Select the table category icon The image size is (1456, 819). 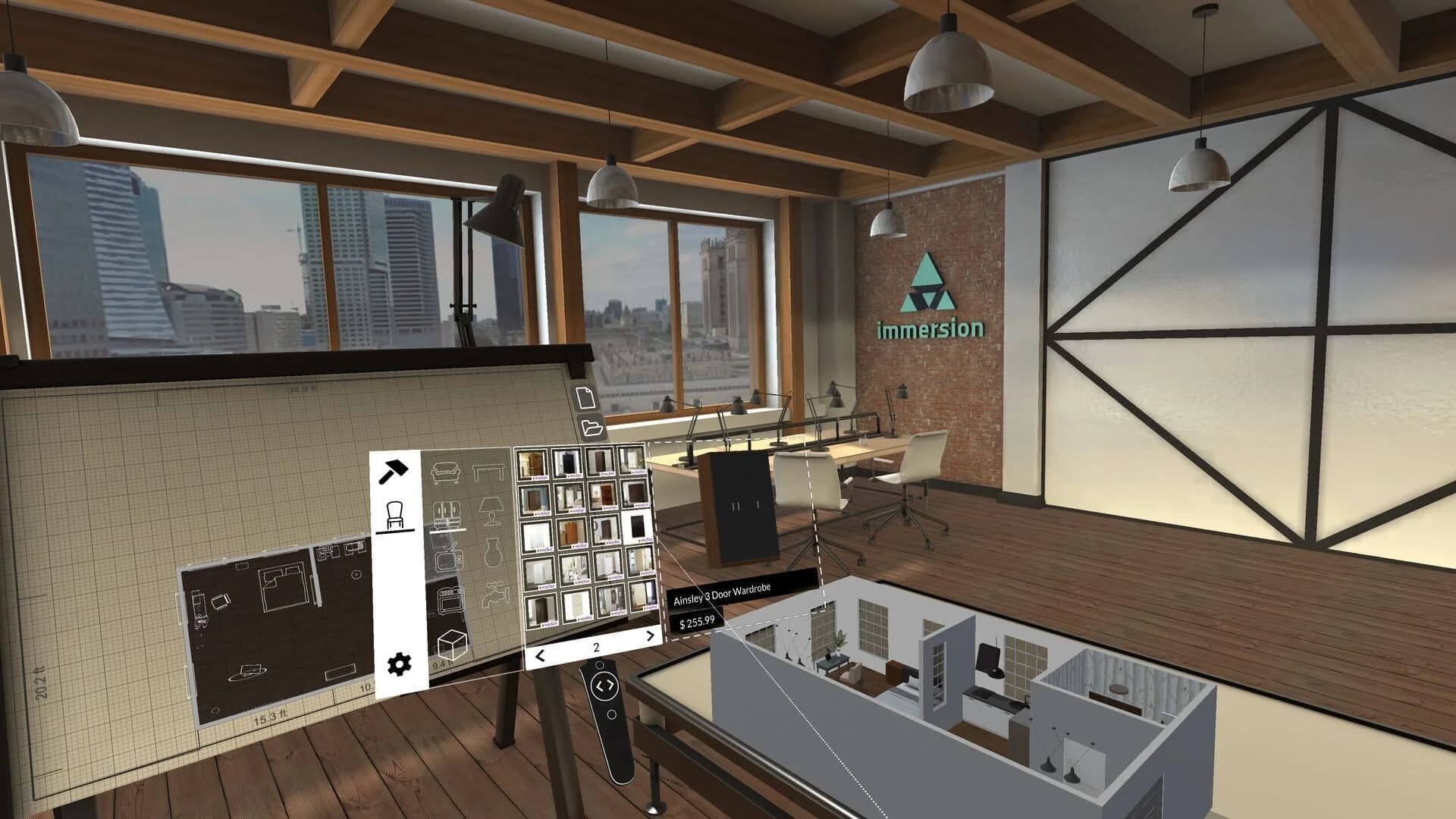(x=488, y=470)
